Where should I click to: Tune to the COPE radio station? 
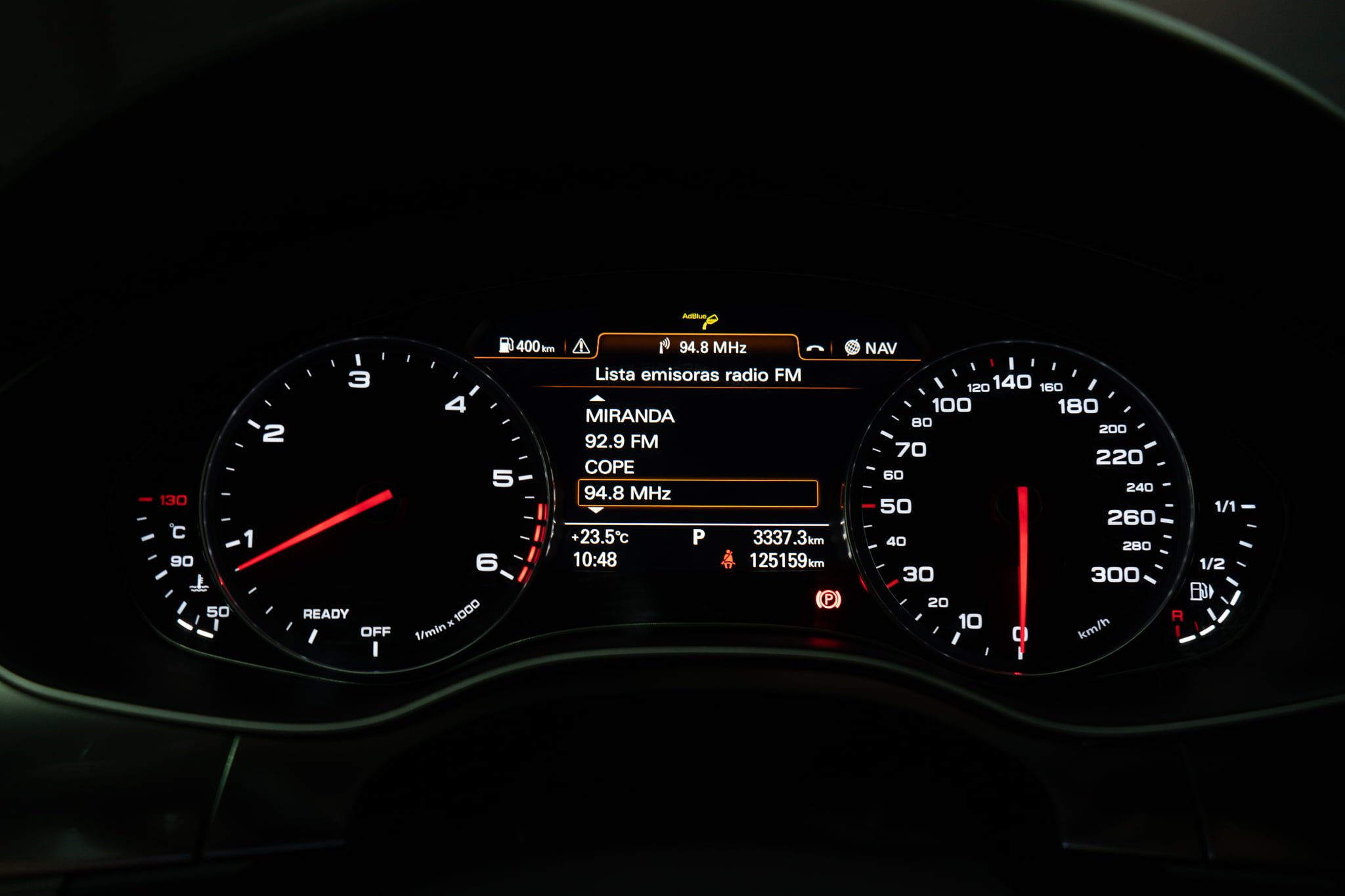pos(609,467)
